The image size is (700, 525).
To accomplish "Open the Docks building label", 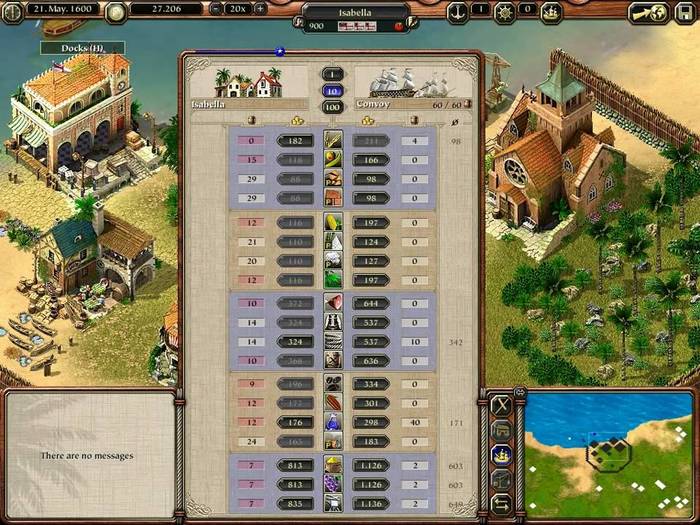I will click(x=82, y=47).
